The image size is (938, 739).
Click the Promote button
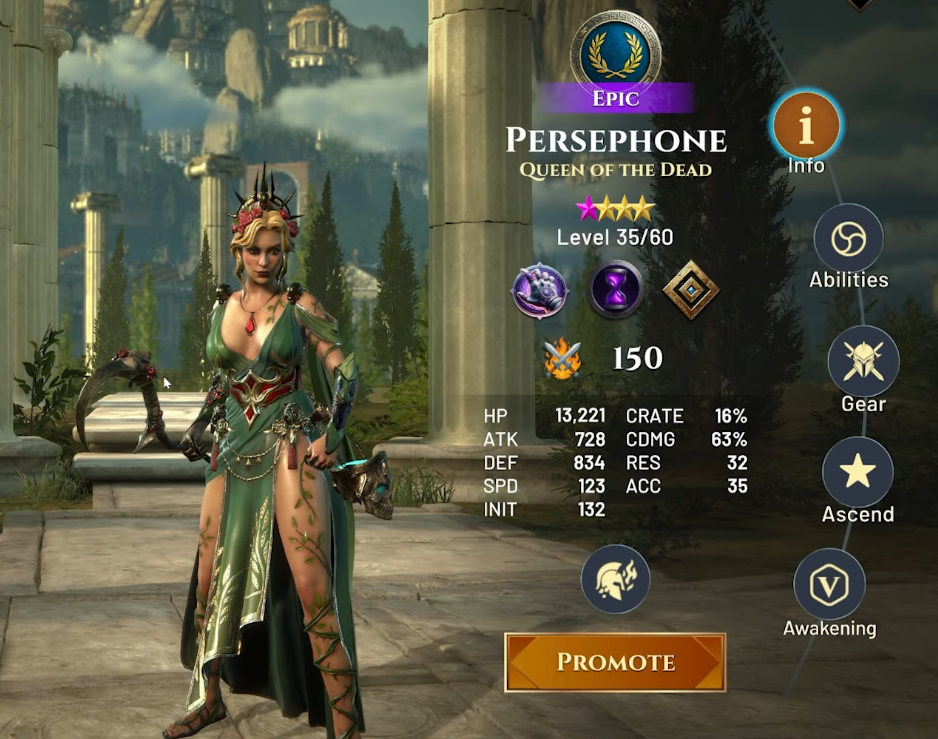[614, 662]
